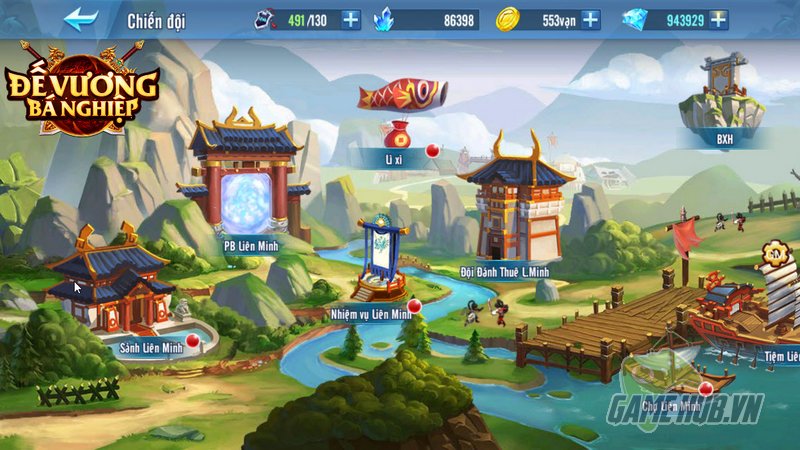
Task: Go back using the arrow button
Action: click(81, 19)
